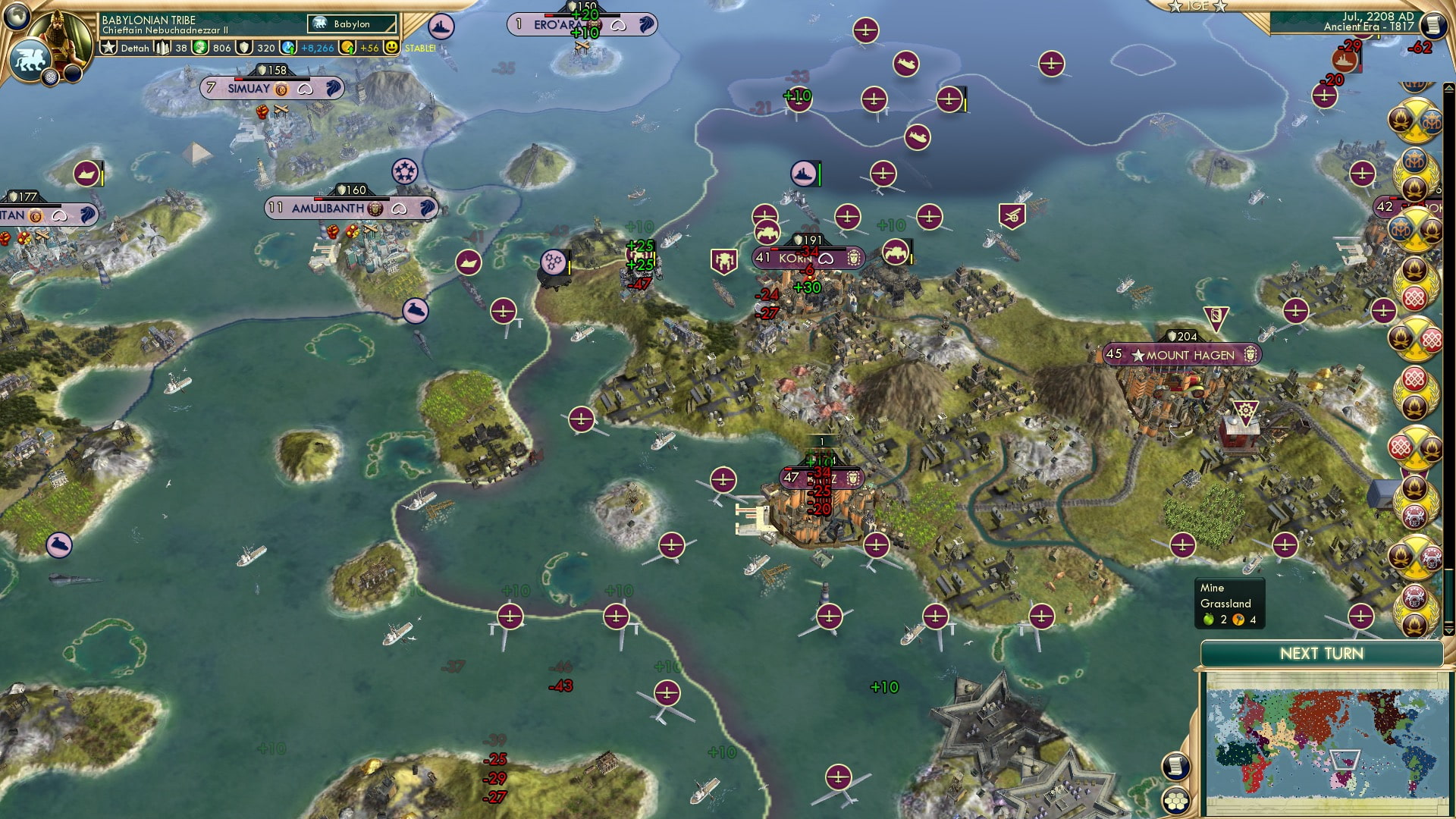Click the Dettah capital name in the top bar
The height and width of the screenshot is (819, 1456).
click(x=135, y=49)
